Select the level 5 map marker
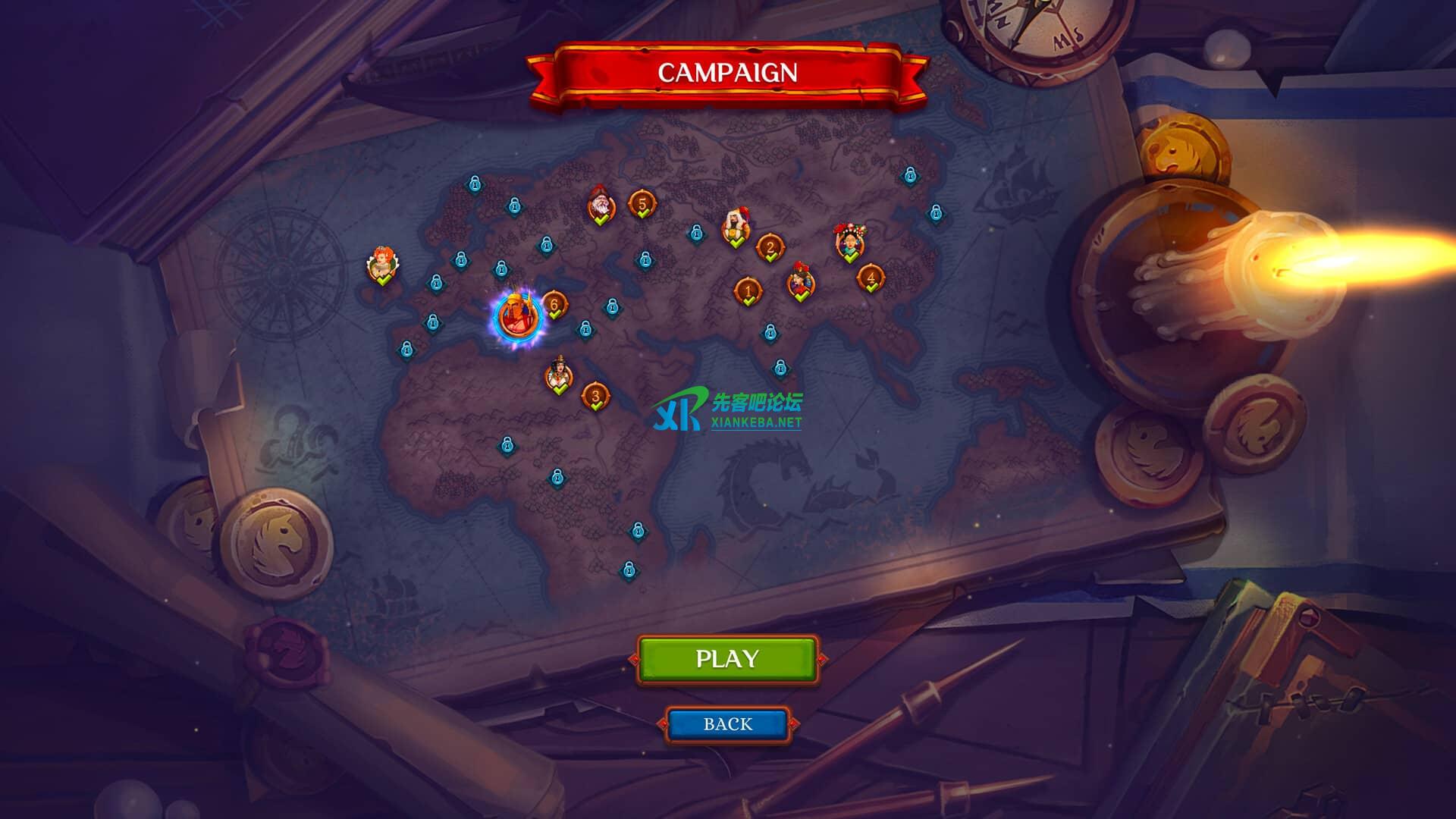 pyautogui.click(x=642, y=204)
